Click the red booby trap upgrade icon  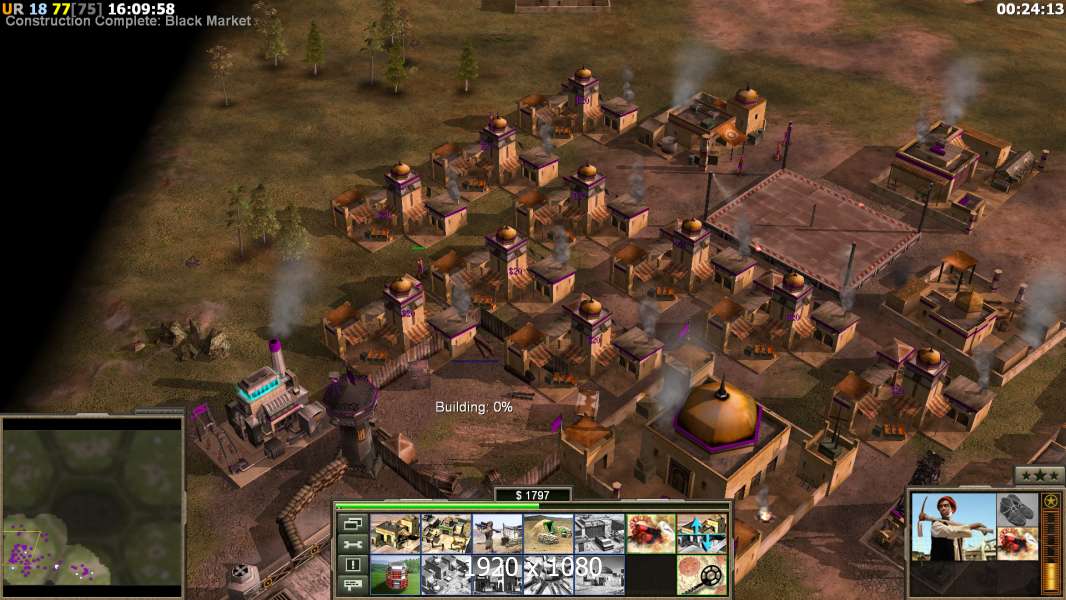click(x=1018, y=543)
